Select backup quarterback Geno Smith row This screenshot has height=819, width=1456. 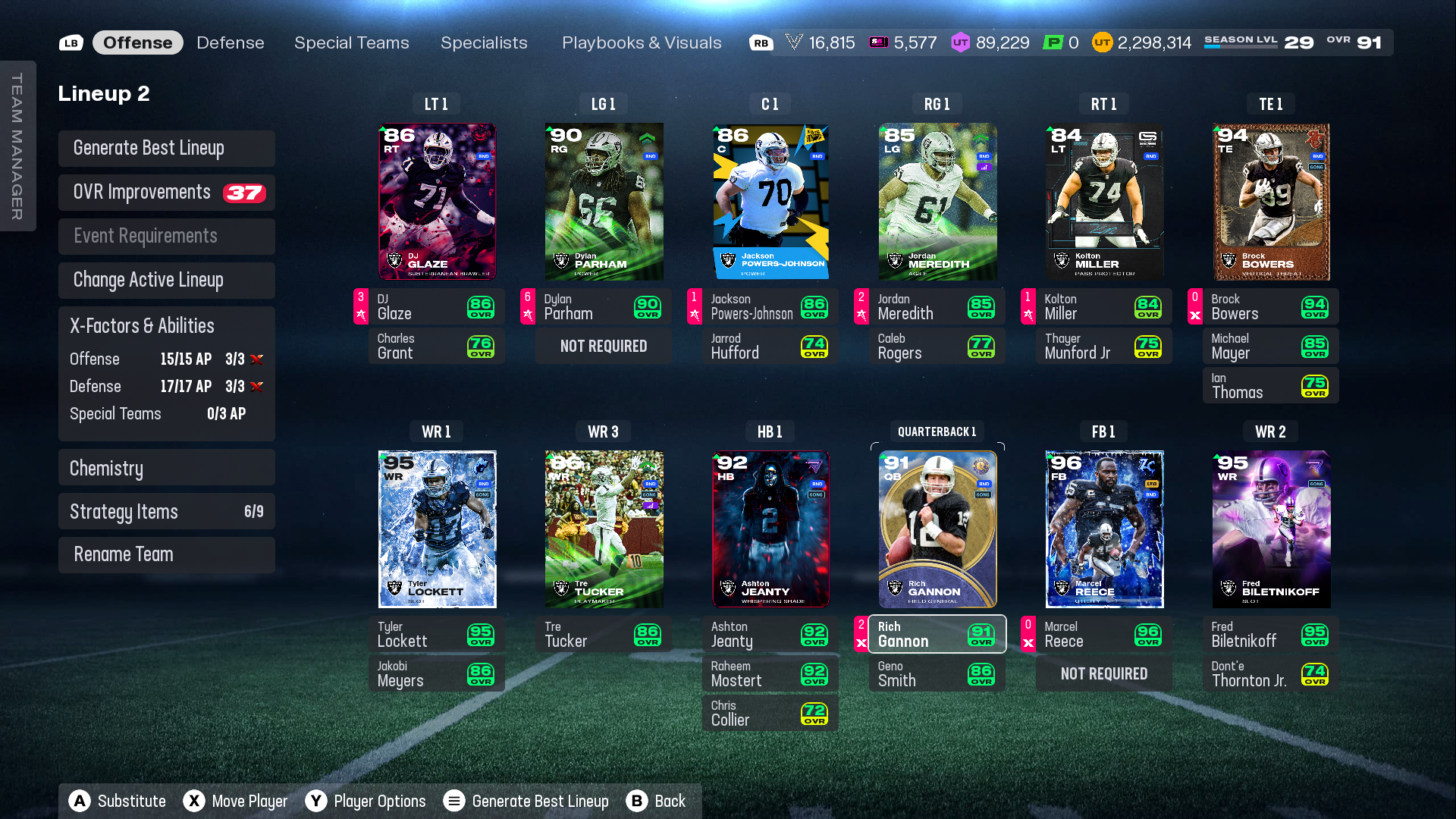click(937, 673)
